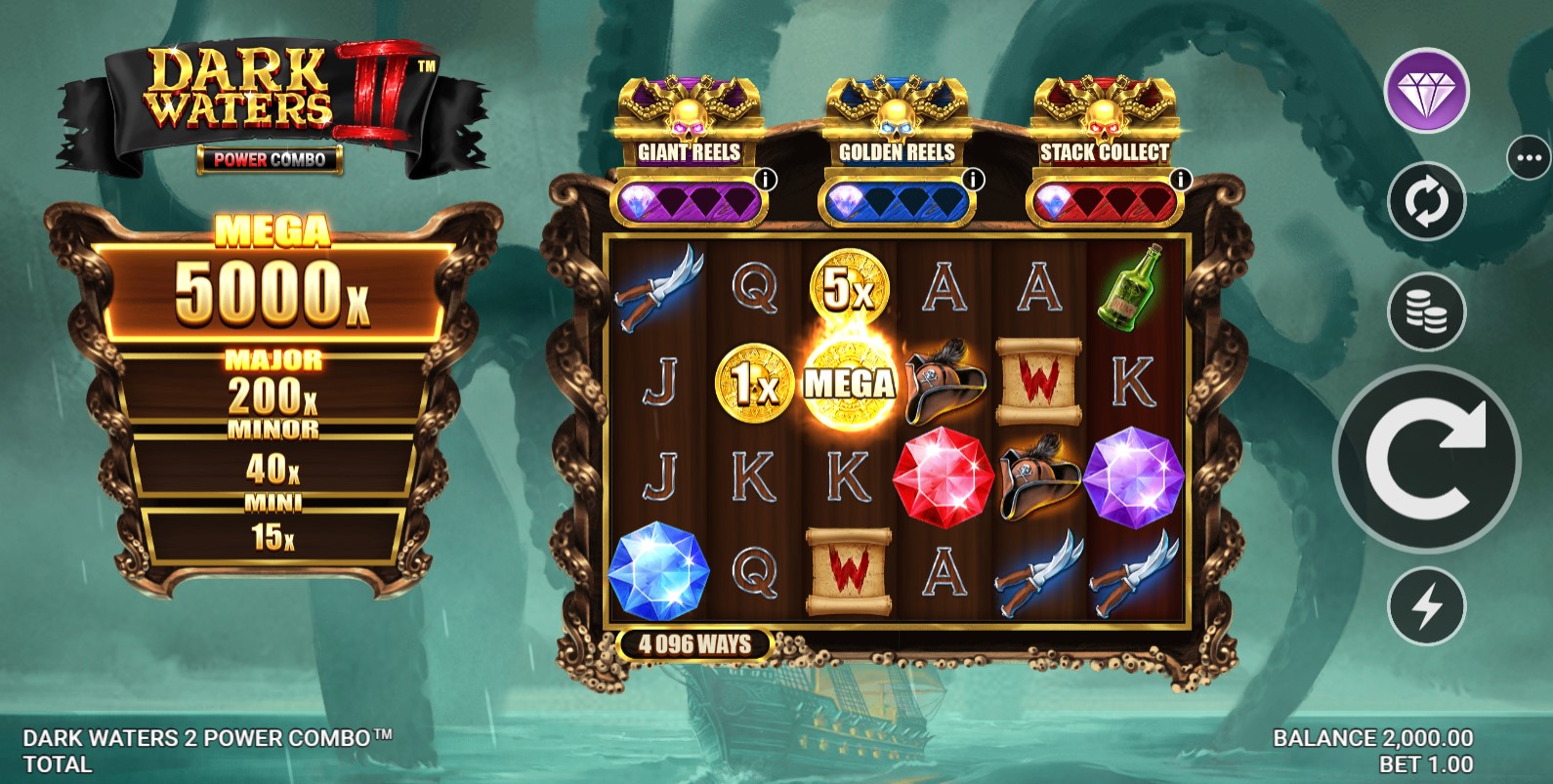Screen dimensions: 1553x784
Task: Show info for Golden Reels feature
Action: point(974,180)
